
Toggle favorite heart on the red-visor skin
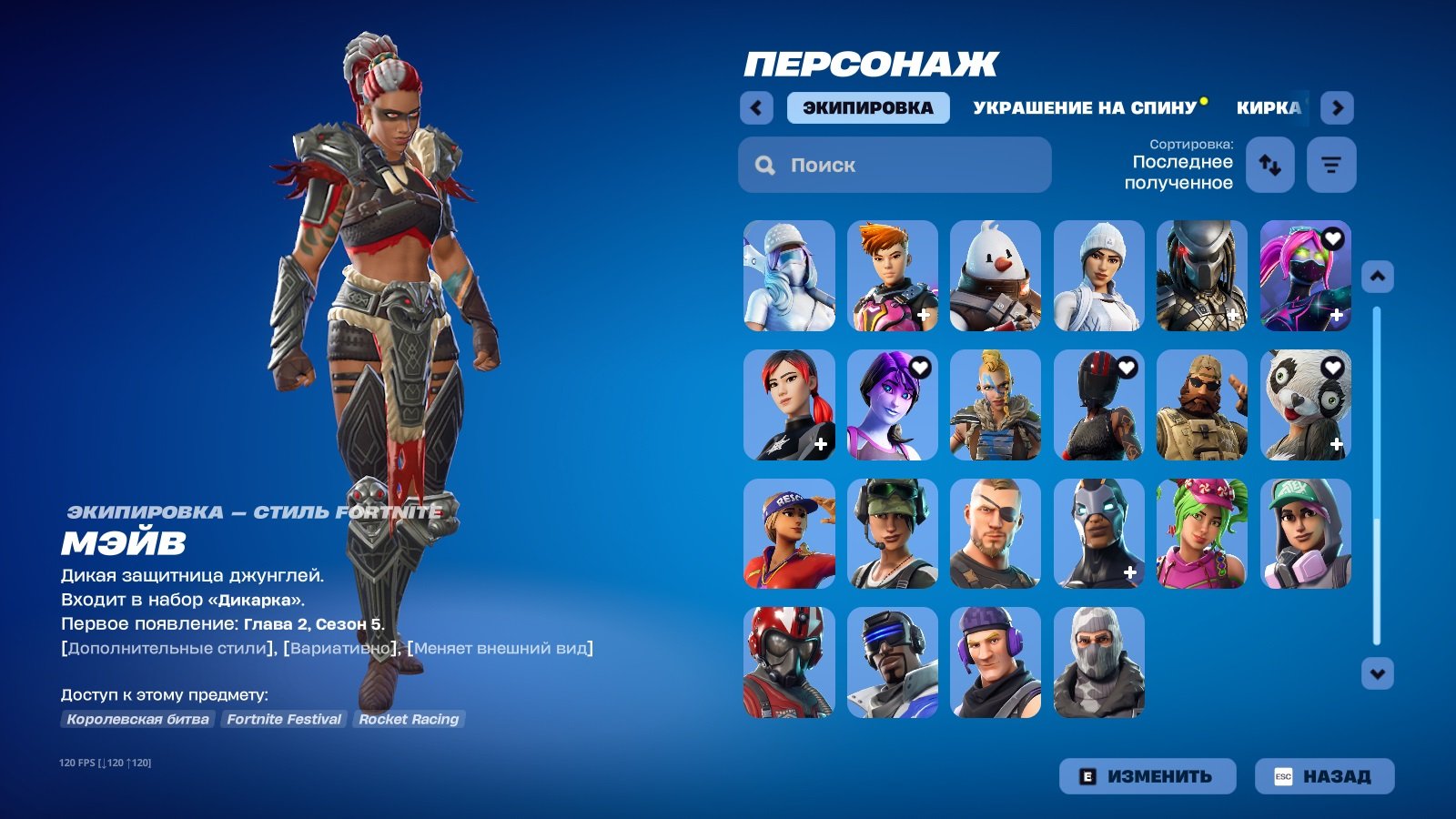tap(1126, 369)
